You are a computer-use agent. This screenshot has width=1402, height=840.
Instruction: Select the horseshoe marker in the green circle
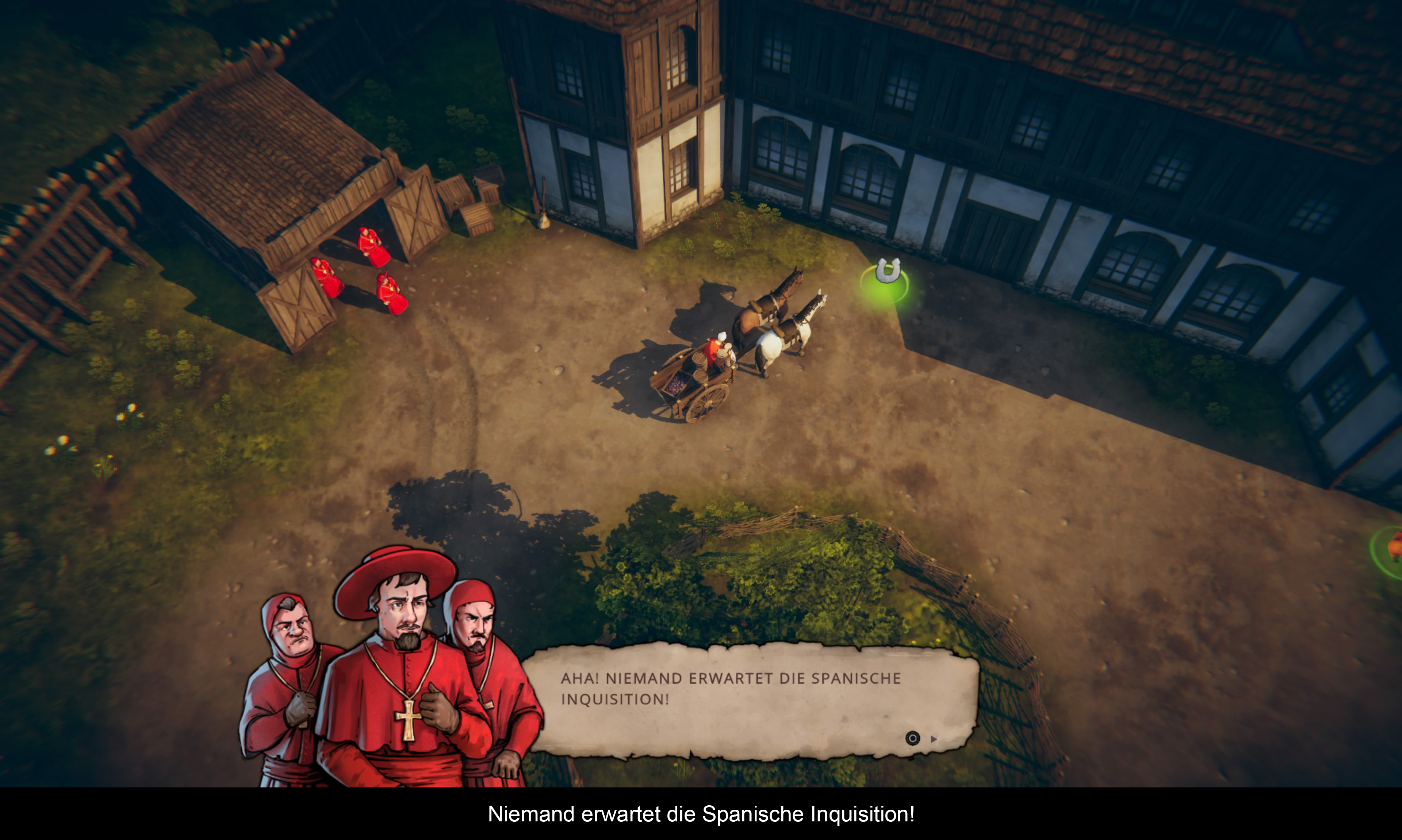point(887,273)
